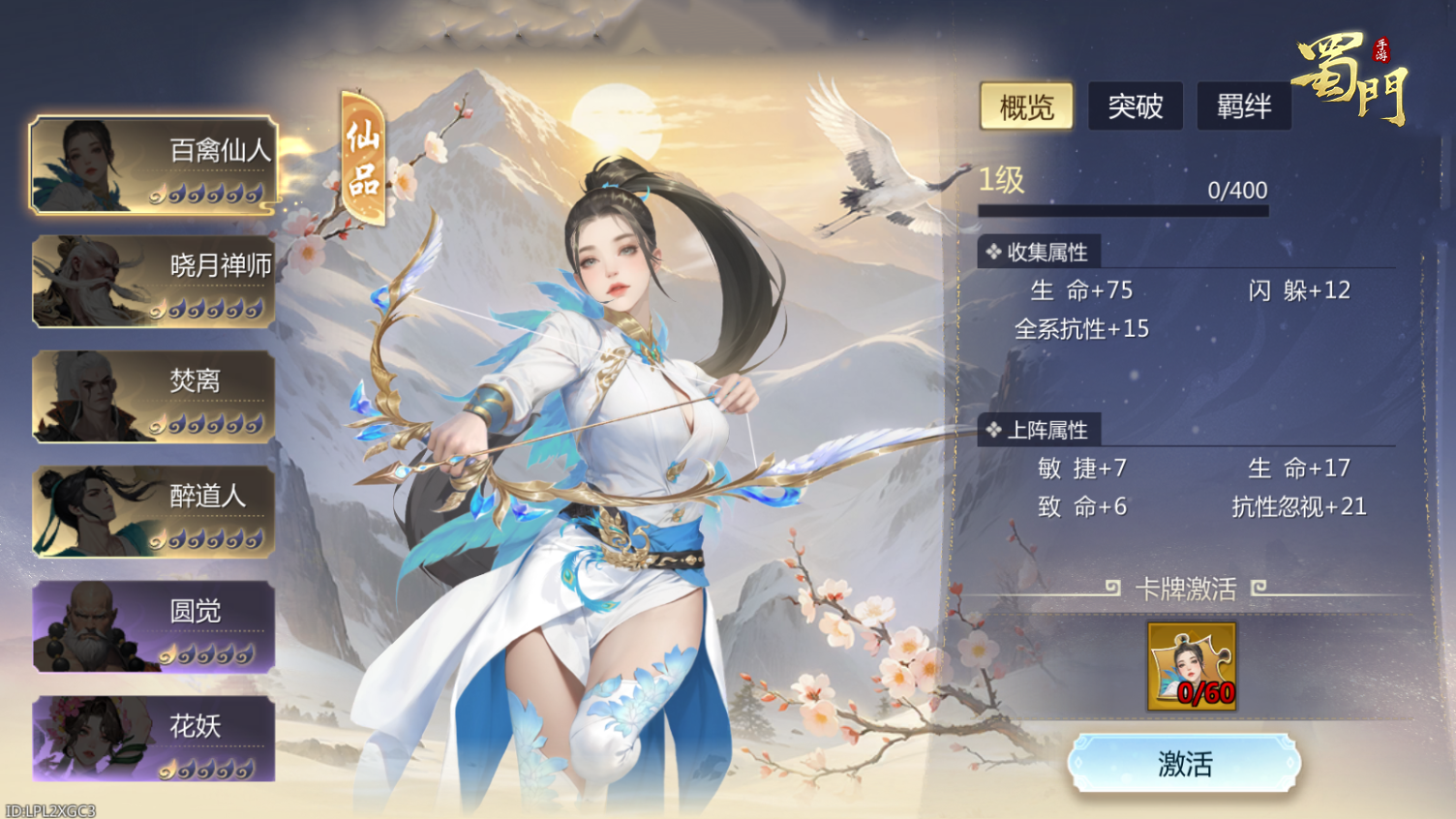Open the 晓月禅师 character card
1456x819 pixels.
tap(152, 281)
